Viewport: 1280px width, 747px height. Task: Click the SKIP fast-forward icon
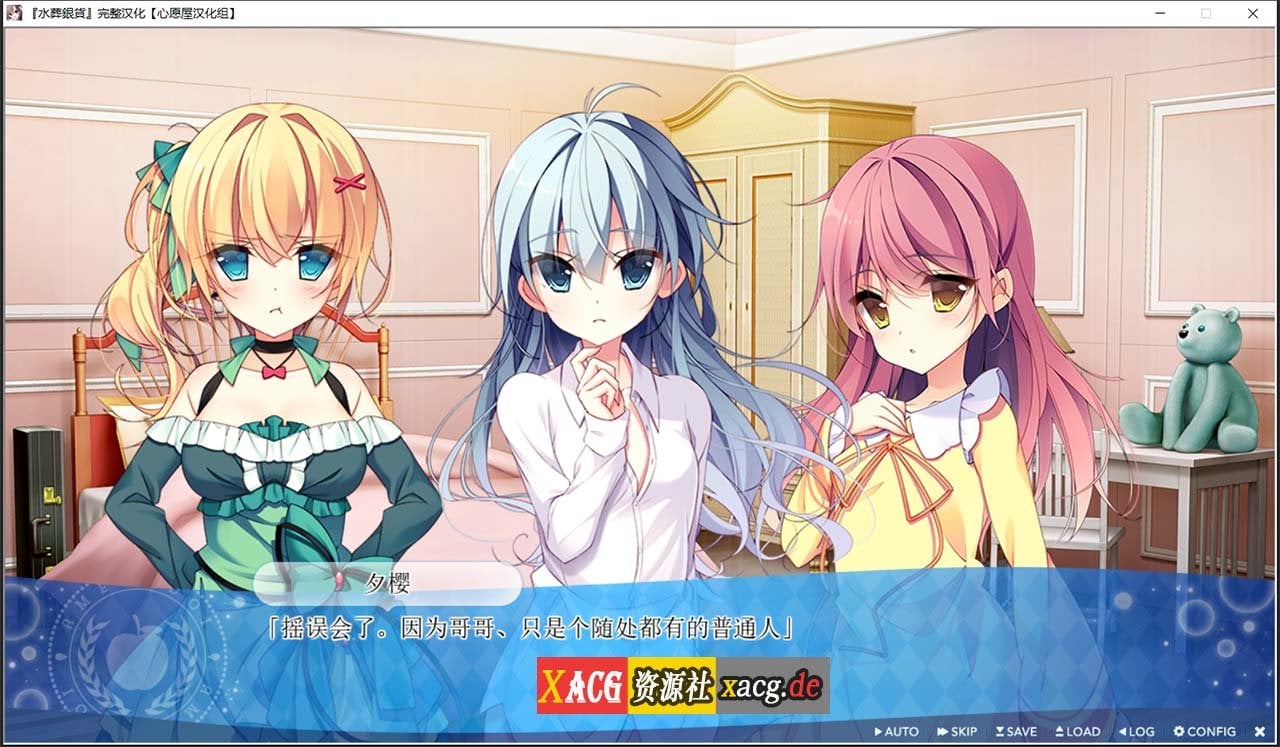943,731
